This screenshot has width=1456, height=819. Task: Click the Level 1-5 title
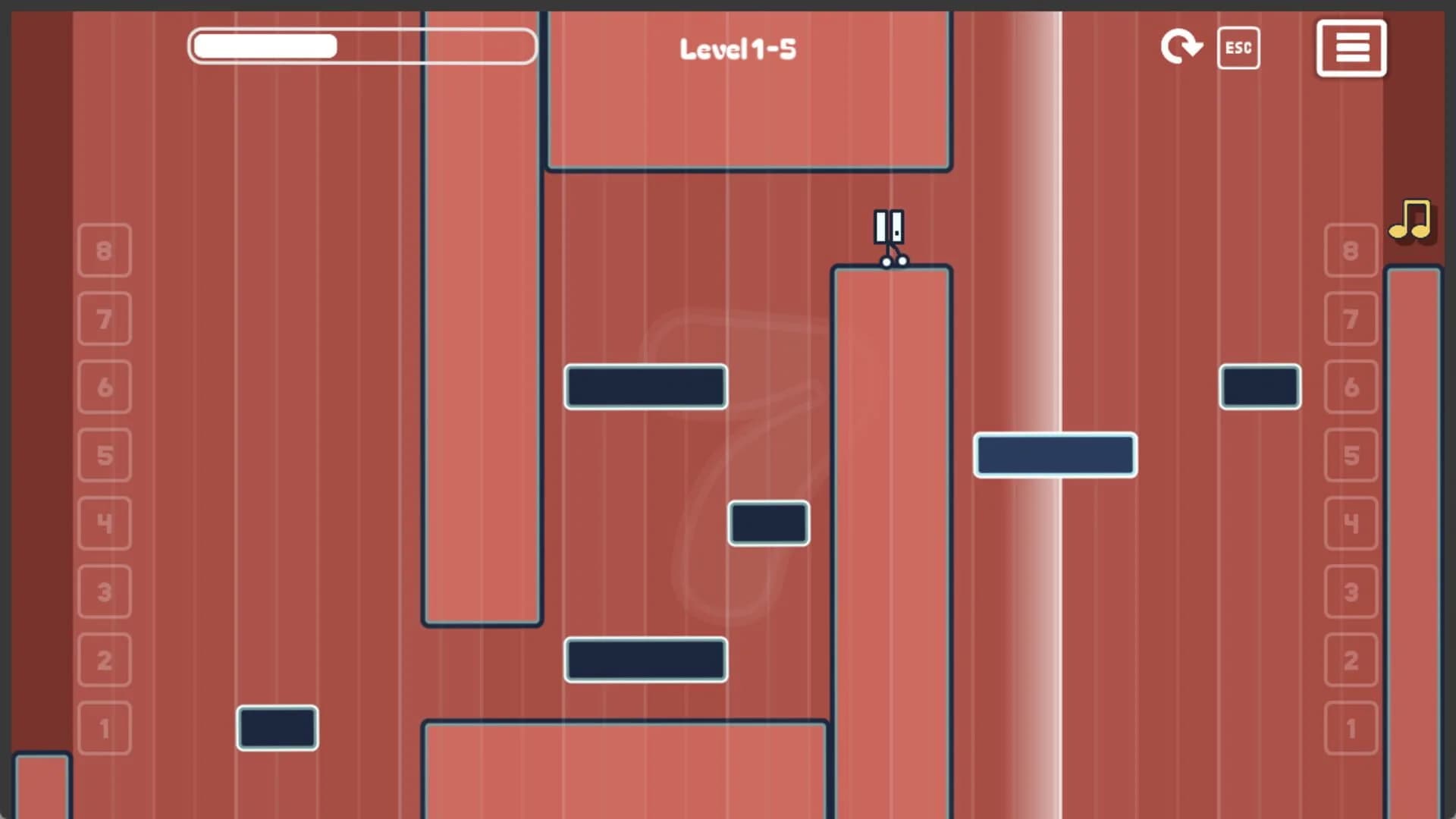736,48
